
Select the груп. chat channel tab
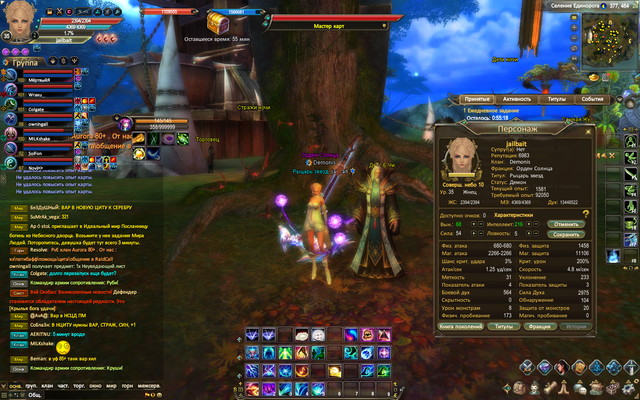28,384
